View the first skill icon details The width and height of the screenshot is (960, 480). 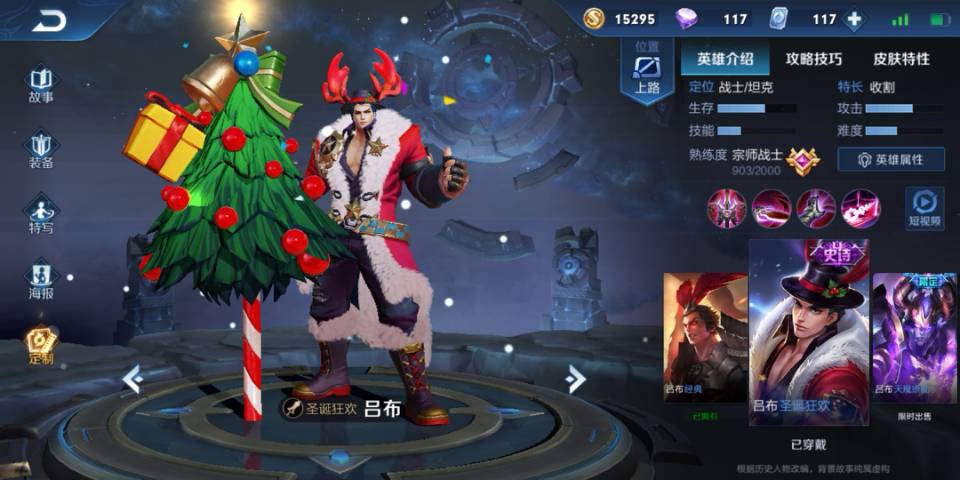(725, 208)
